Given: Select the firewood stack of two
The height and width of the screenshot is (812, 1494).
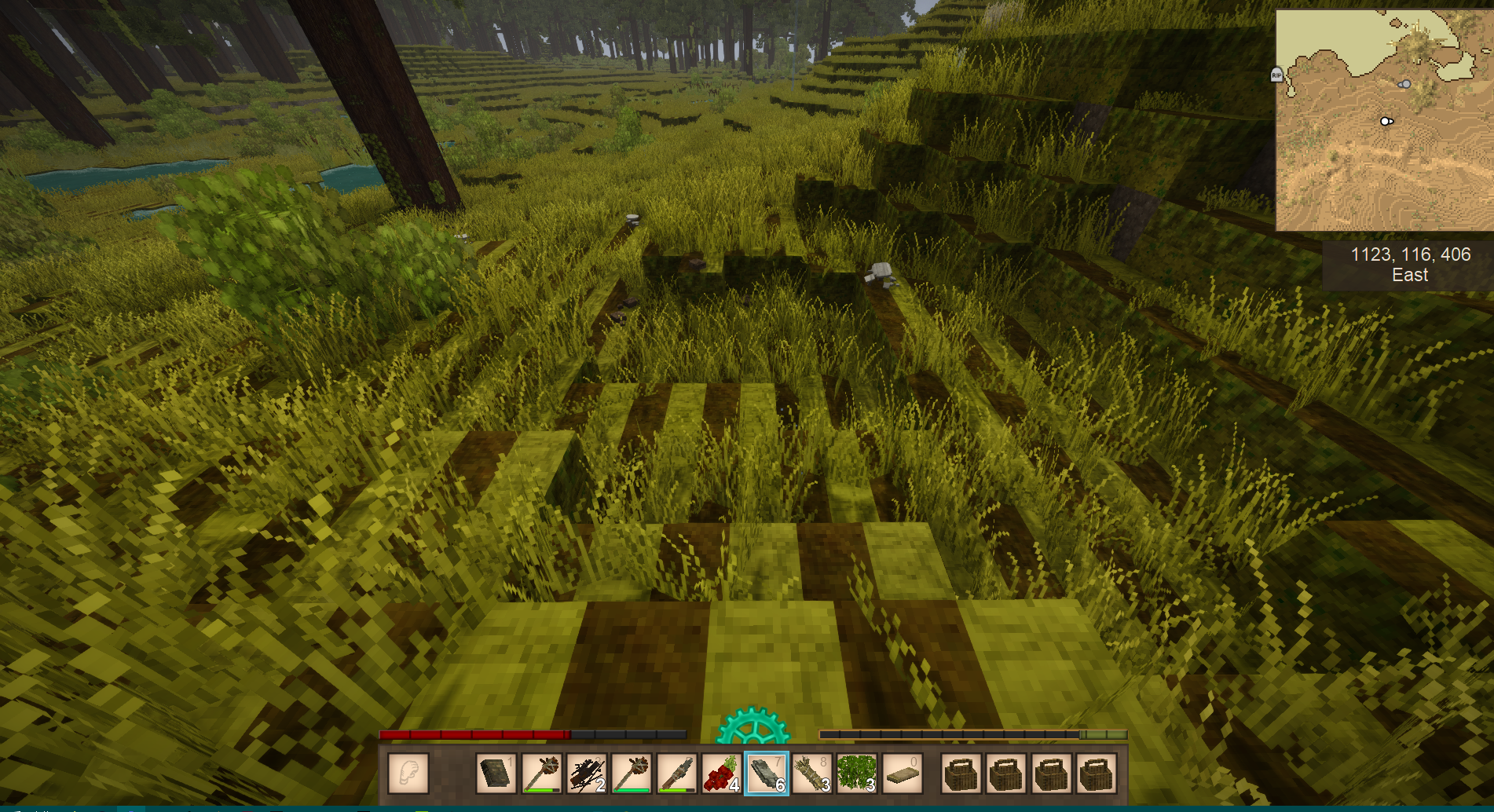Looking at the screenshot, I should click(x=586, y=774).
